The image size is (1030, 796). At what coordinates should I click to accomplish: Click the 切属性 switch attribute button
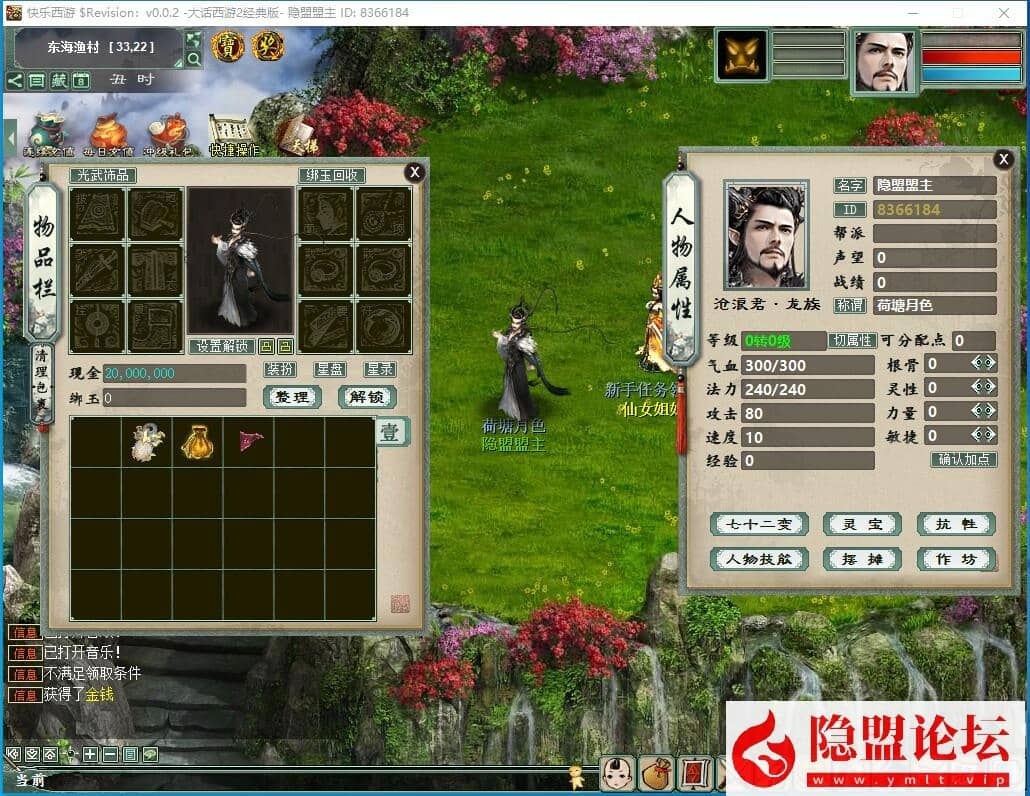852,341
